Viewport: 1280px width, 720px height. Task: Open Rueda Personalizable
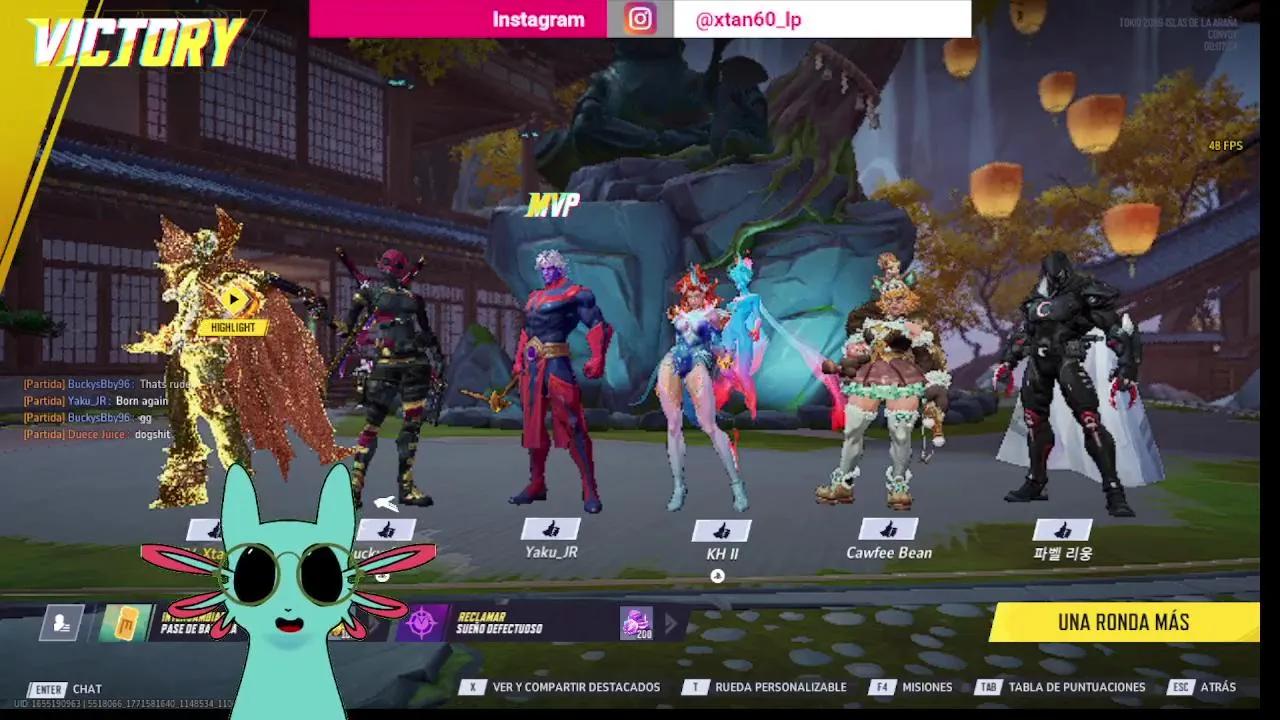coord(782,687)
